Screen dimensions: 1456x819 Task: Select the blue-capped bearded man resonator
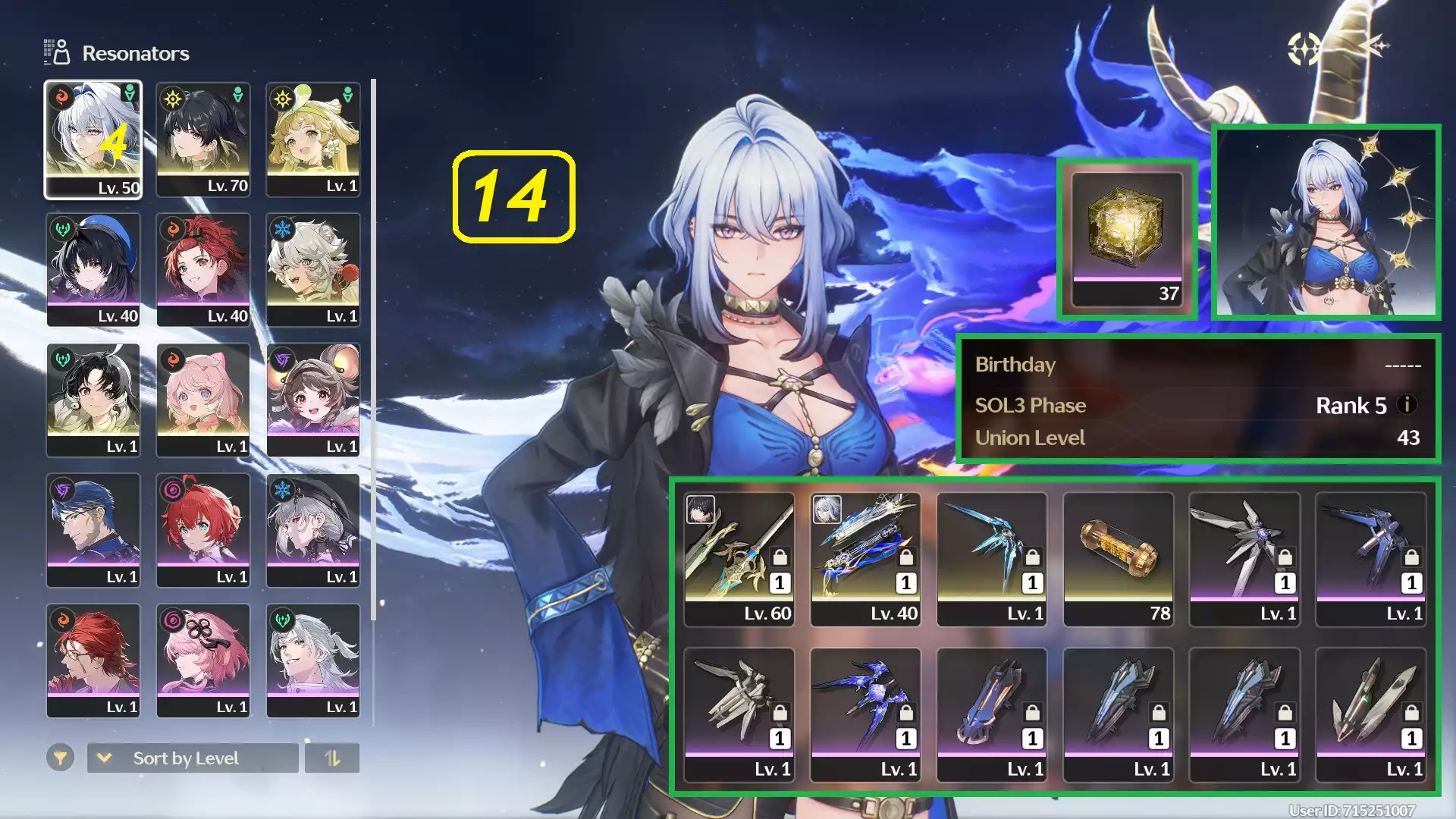(x=93, y=530)
